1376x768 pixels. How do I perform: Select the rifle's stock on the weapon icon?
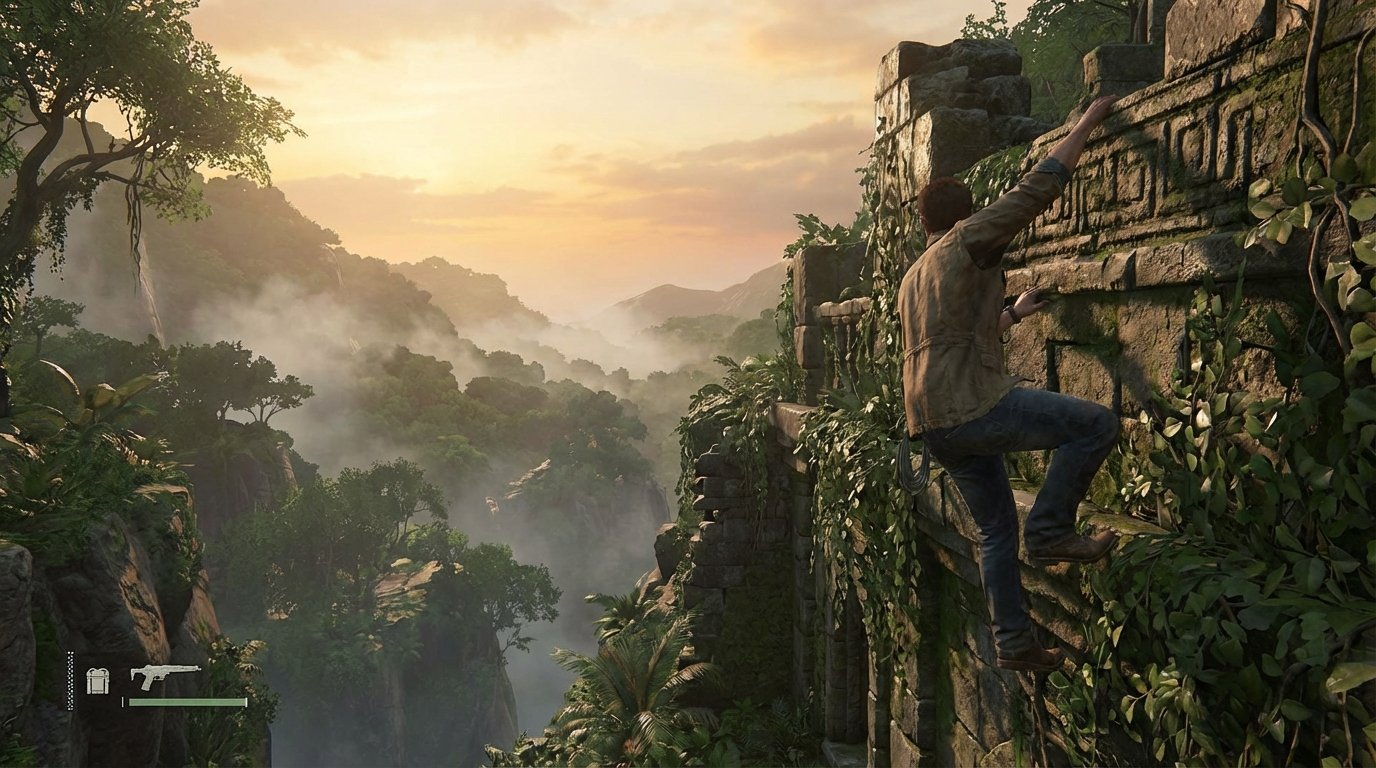[137, 672]
